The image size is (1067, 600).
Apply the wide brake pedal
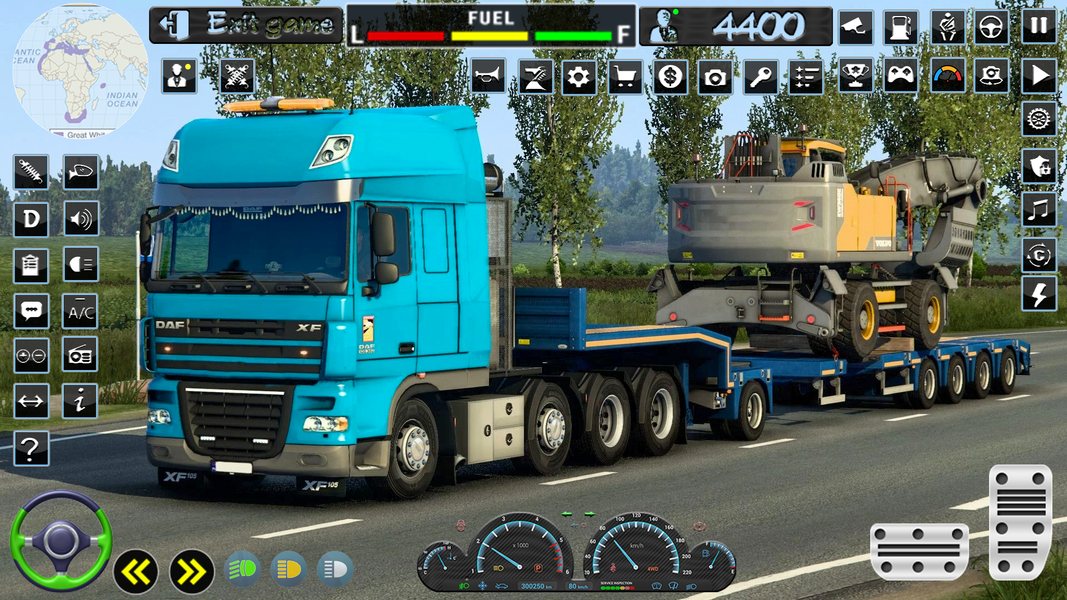click(x=919, y=551)
